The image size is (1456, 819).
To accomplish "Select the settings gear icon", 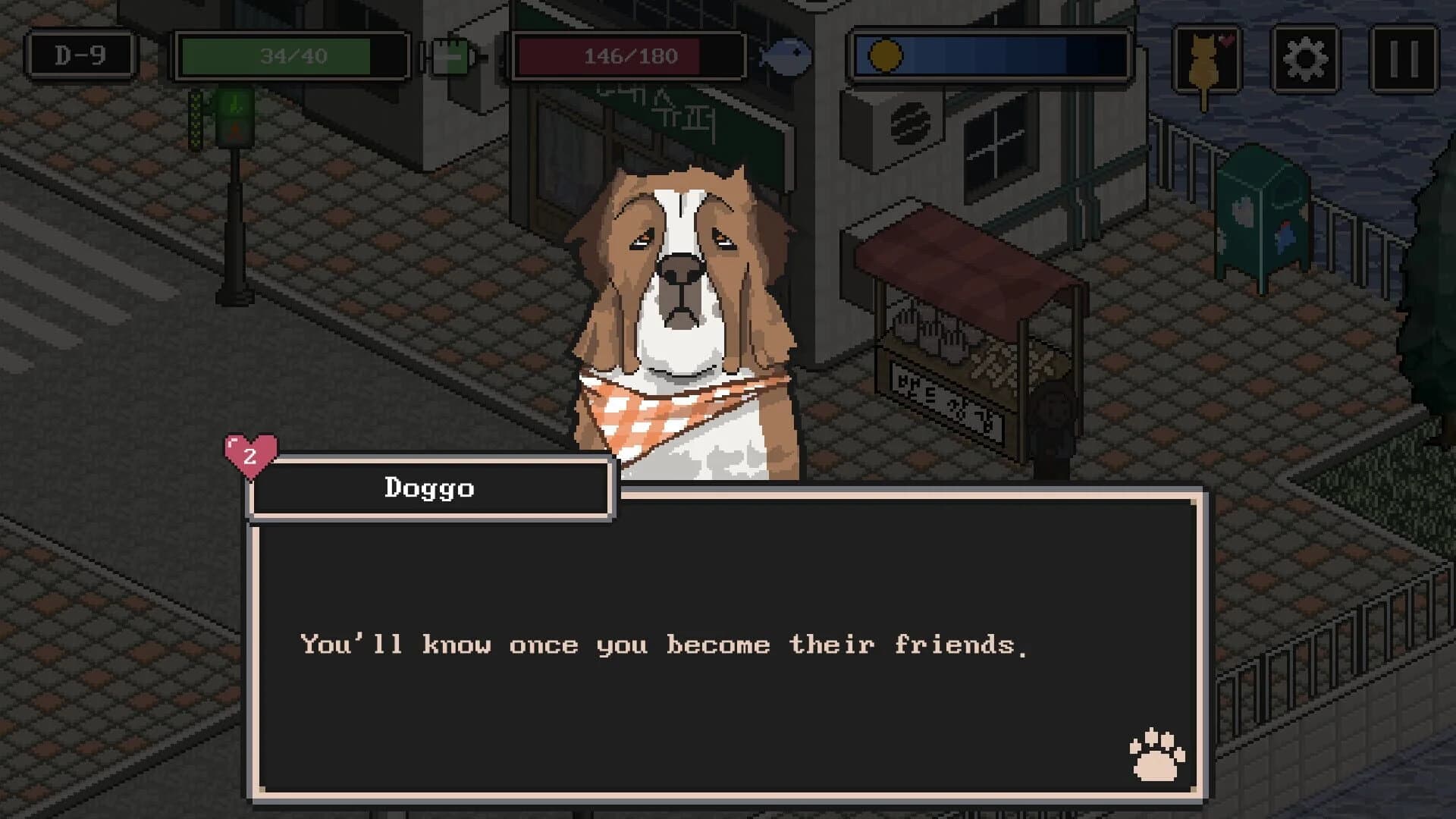I will pos(1306,59).
